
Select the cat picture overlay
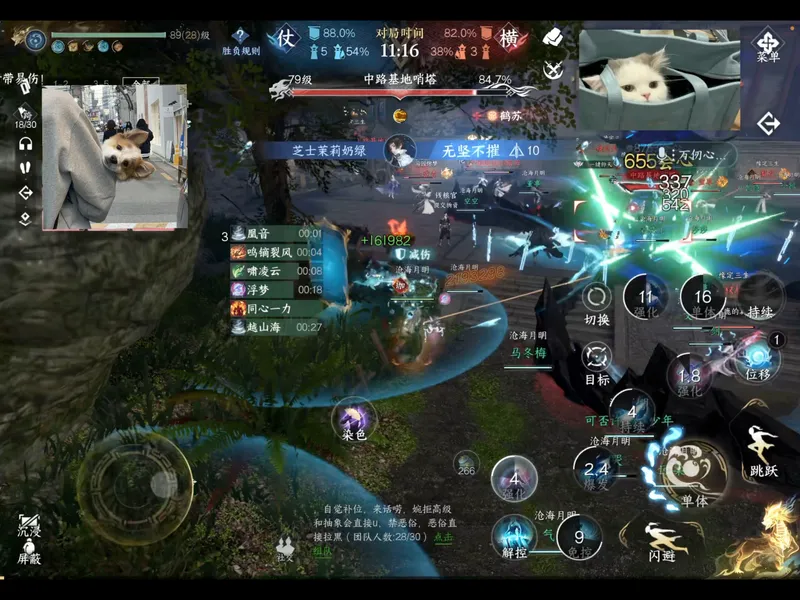(658, 66)
